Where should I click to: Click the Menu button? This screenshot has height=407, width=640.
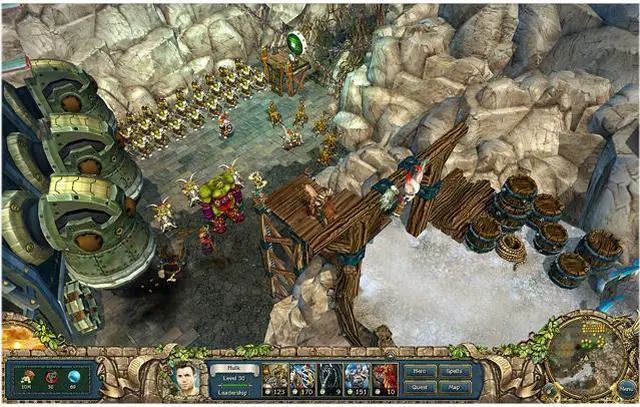pos(626,386)
